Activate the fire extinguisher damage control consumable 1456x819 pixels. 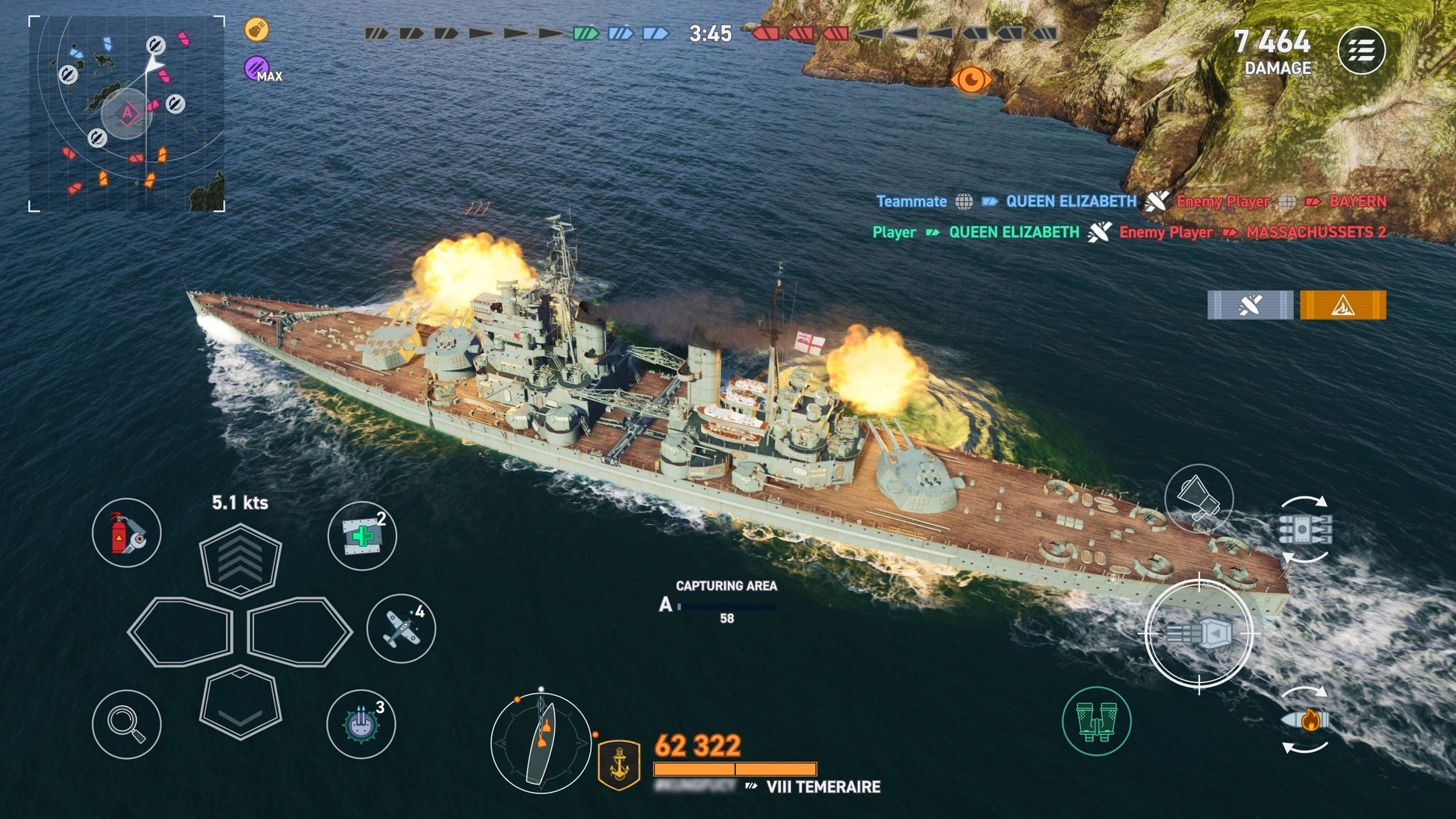pos(126,533)
